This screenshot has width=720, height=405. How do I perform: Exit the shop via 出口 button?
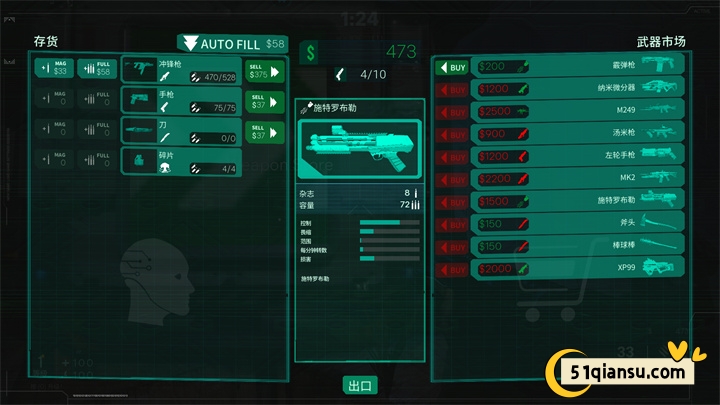(359, 385)
